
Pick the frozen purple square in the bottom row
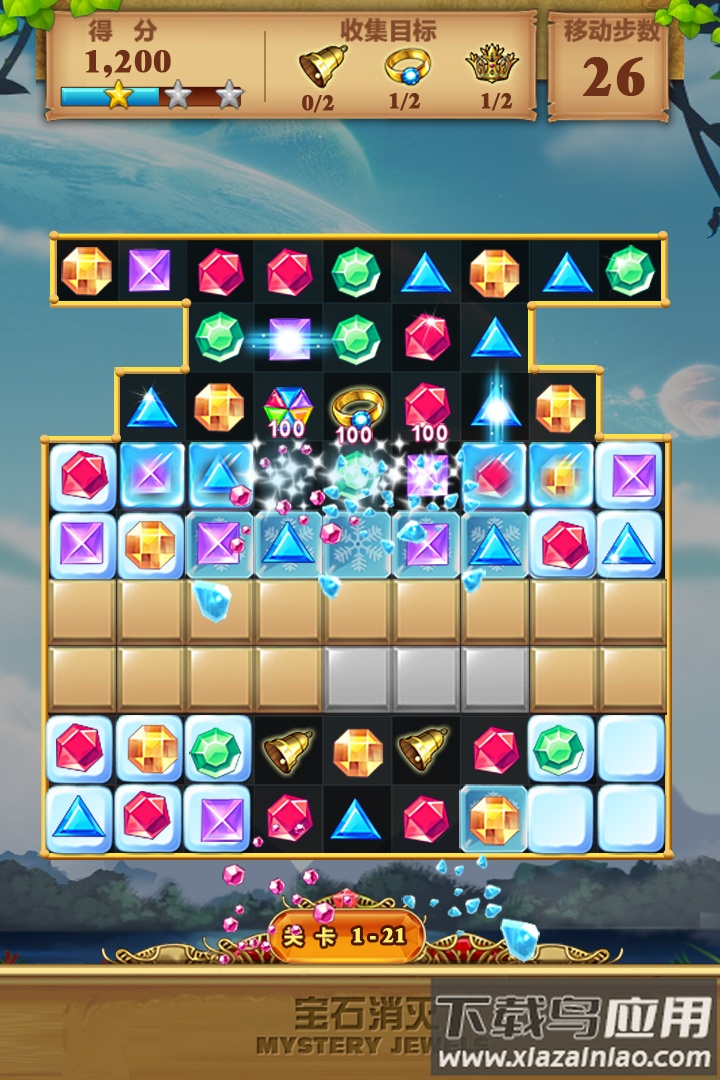click(x=219, y=818)
